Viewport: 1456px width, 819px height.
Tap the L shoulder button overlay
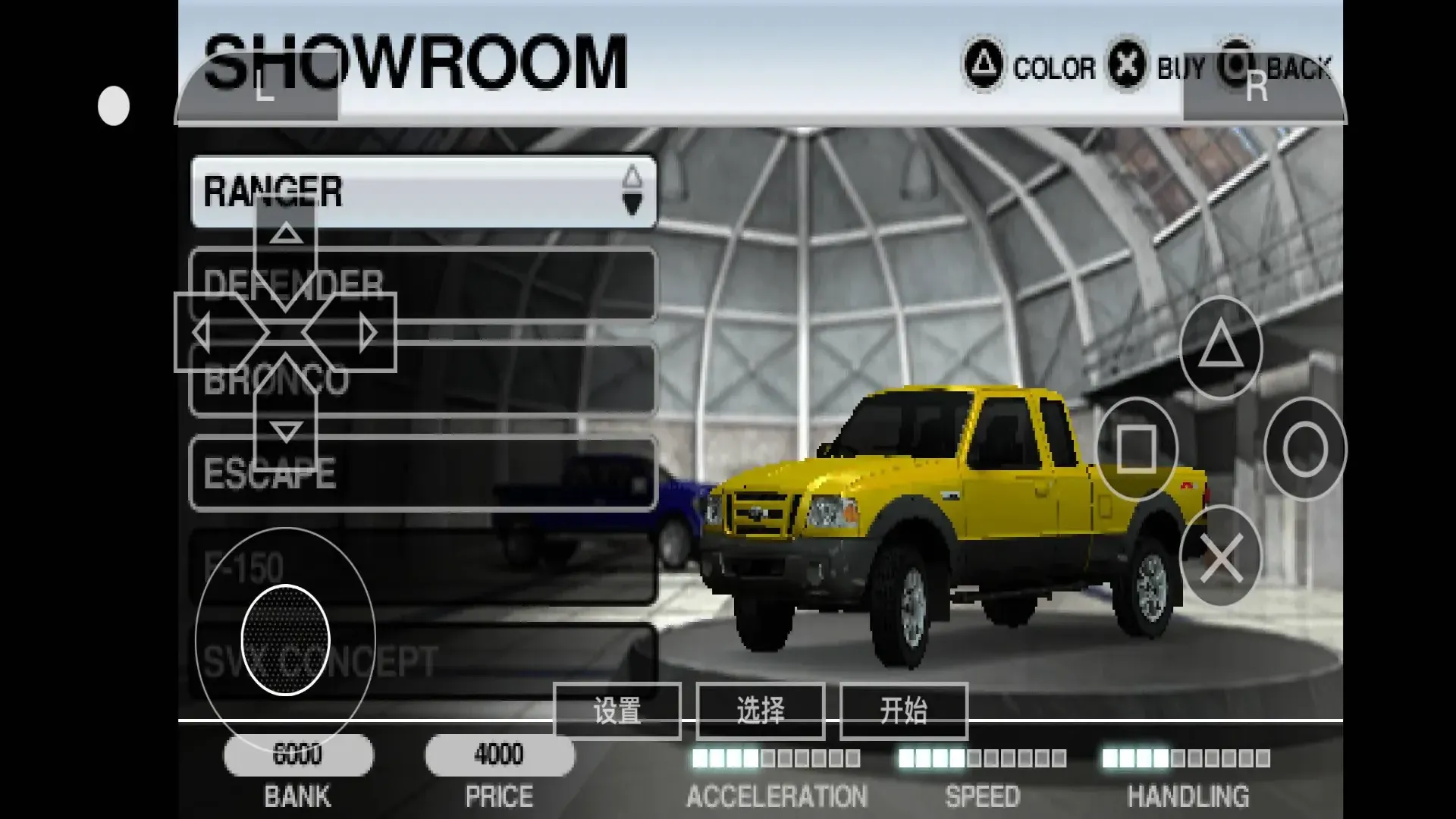point(262,89)
